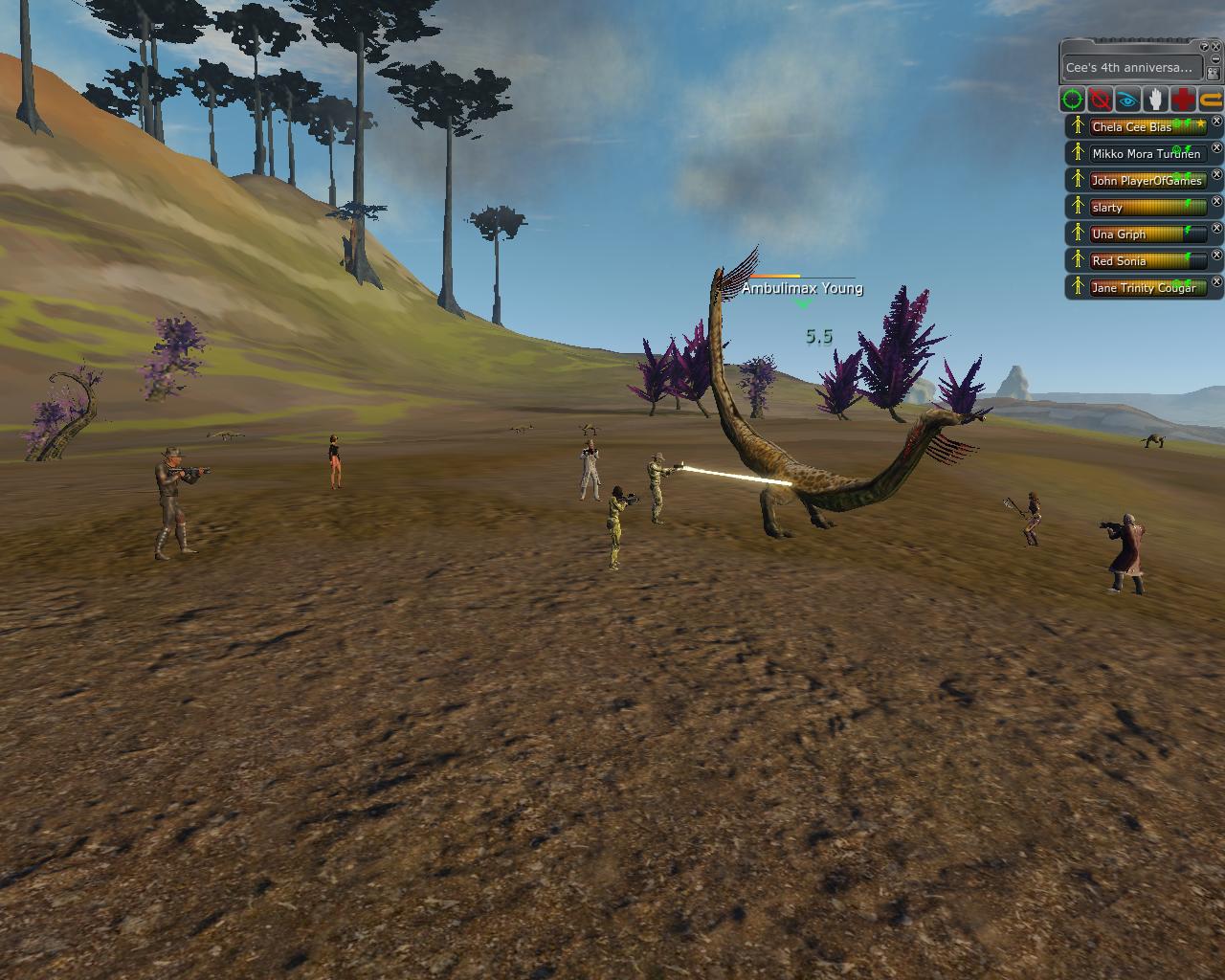Remove Red Sonia with the X button
The image size is (1225, 980).
click(x=1217, y=256)
